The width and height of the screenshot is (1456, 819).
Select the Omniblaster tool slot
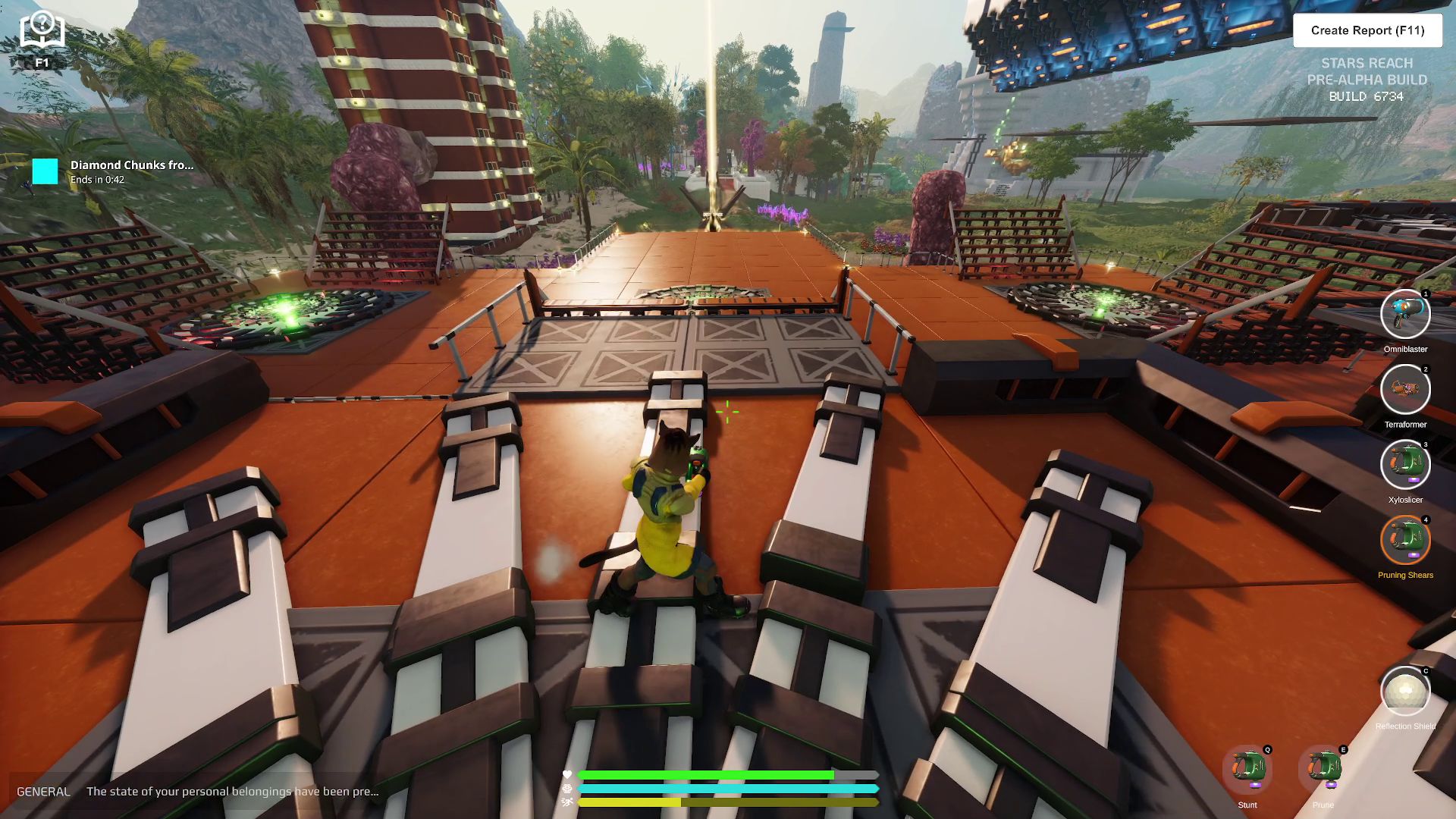click(1405, 315)
